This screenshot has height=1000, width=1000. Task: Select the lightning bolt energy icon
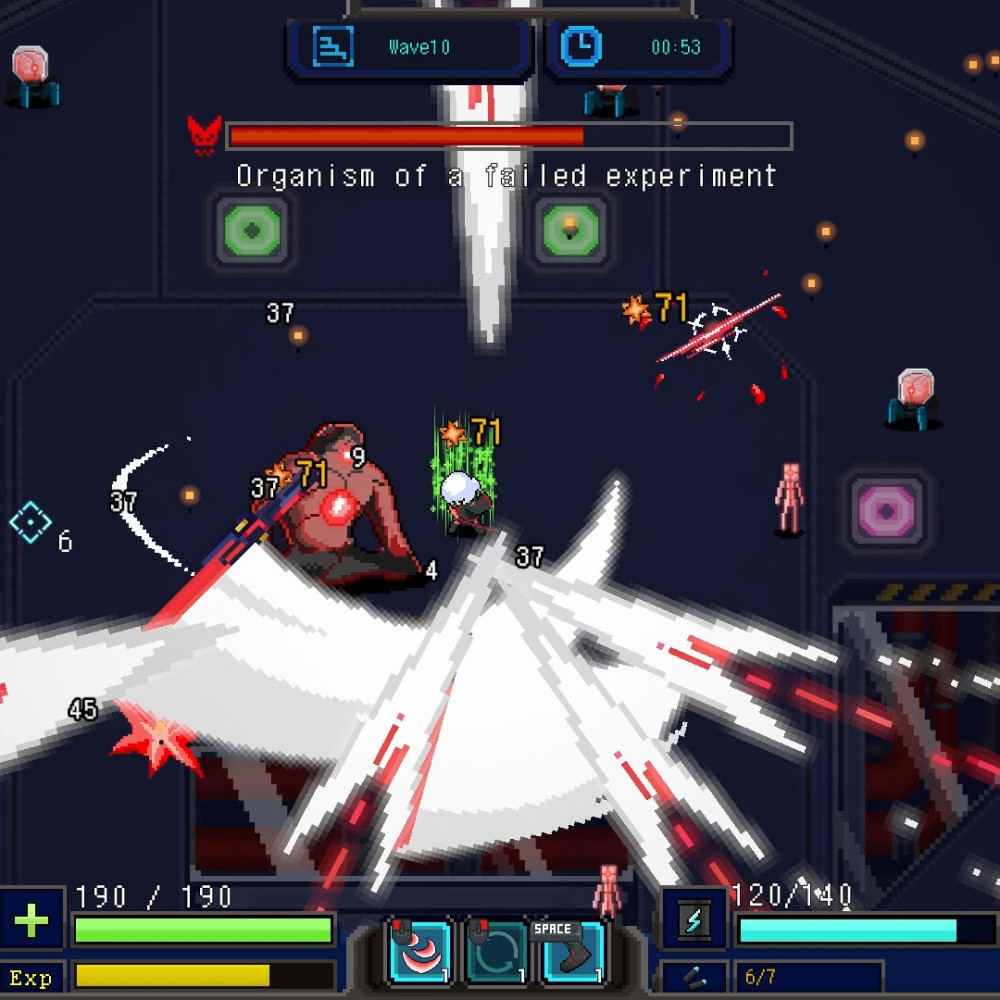[x=694, y=920]
